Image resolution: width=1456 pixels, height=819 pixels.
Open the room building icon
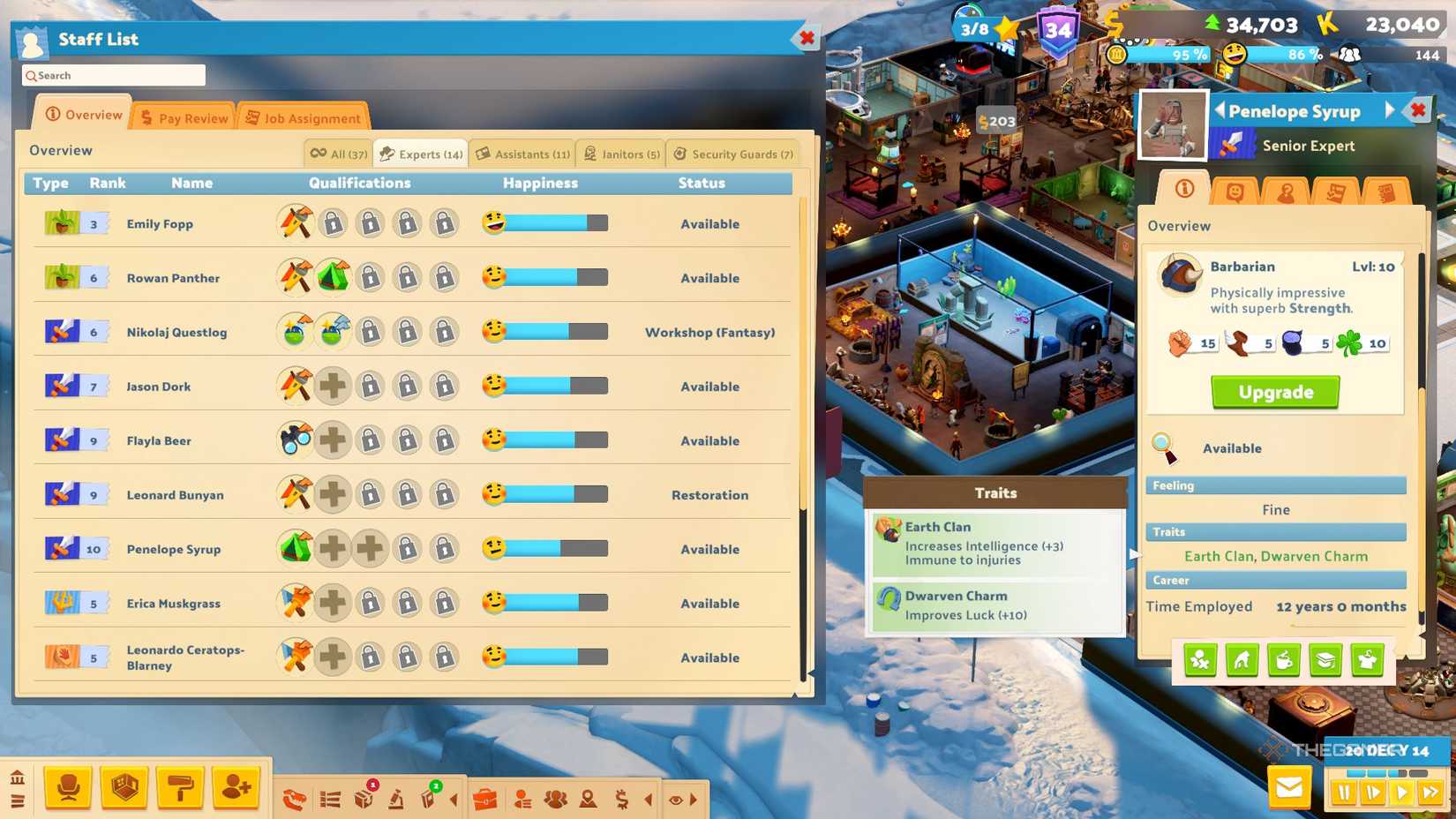tap(124, 788)
